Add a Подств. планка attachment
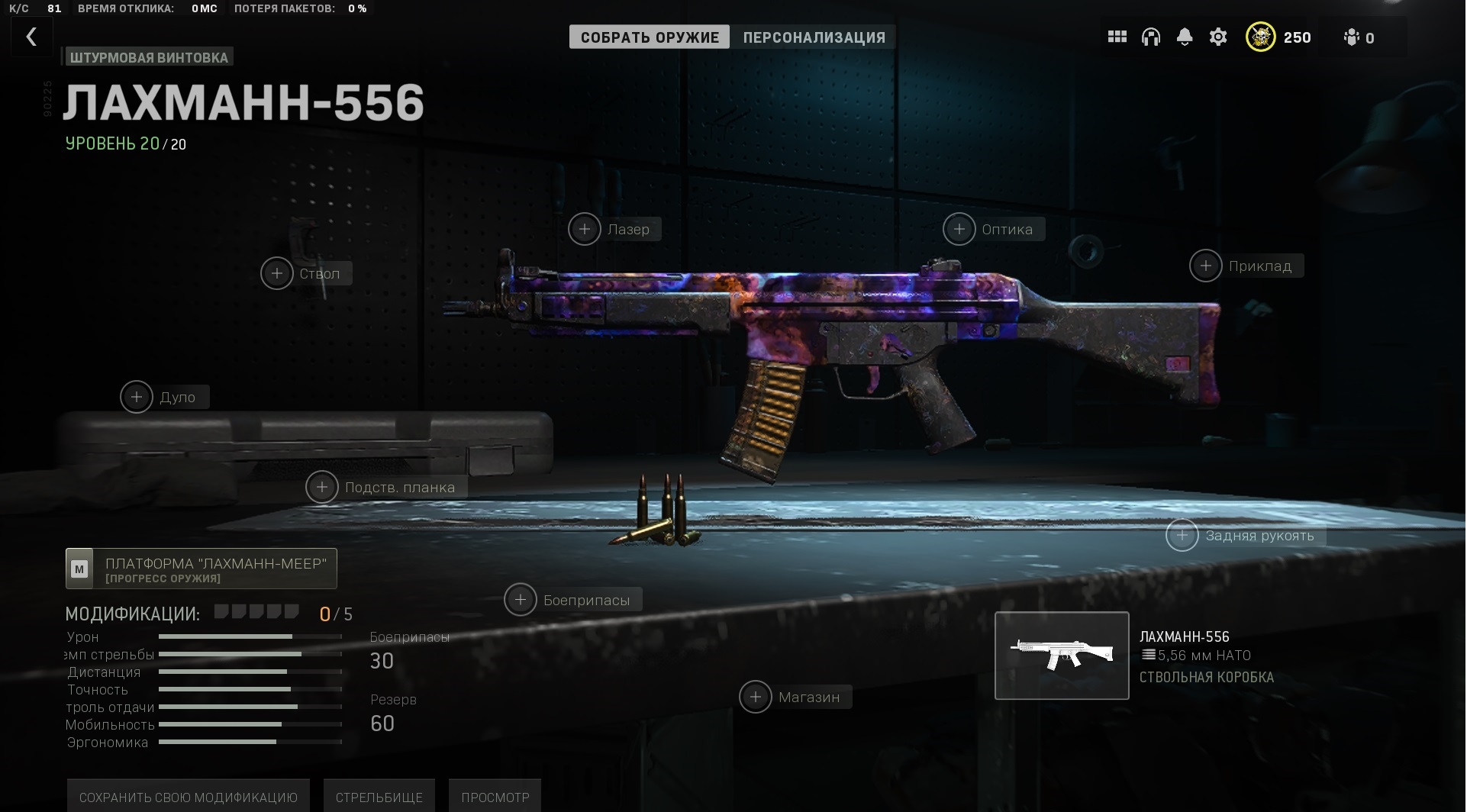The width and height of the screenshot is (1467, 812). pos(322,488)
